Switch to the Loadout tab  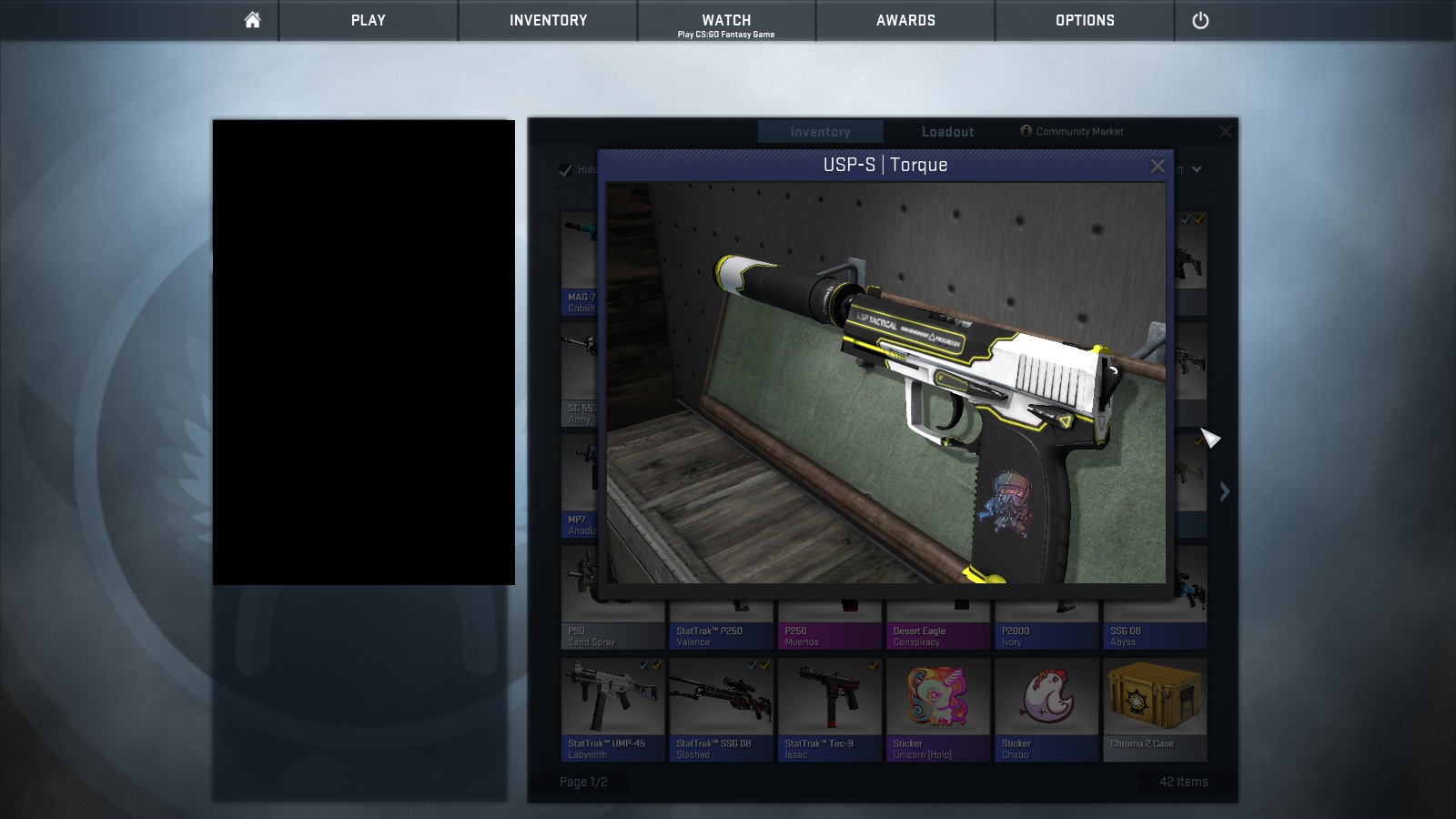click(x=947, y=132)
